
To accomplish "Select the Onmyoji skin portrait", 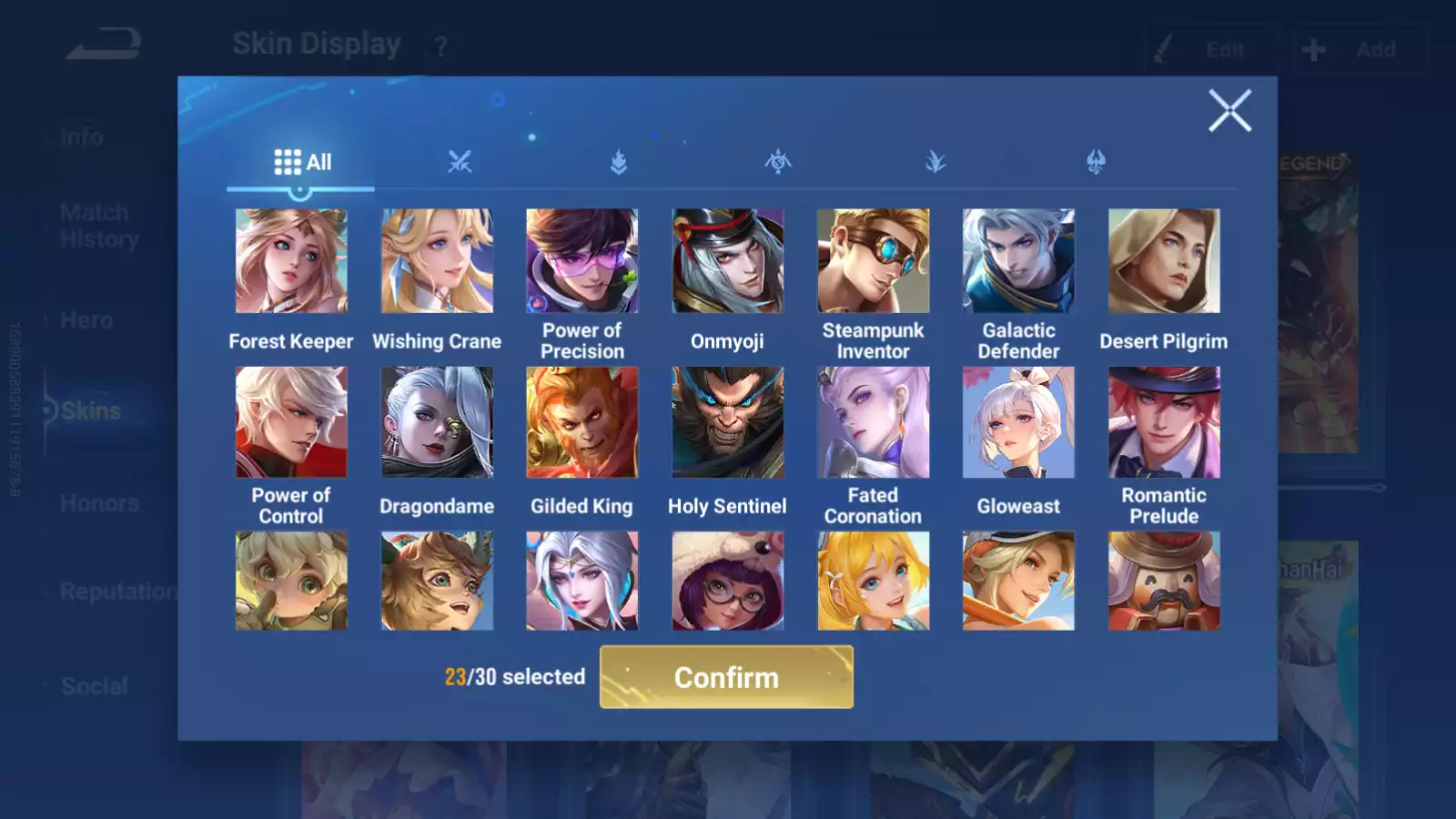I will [x=727, y=261].
